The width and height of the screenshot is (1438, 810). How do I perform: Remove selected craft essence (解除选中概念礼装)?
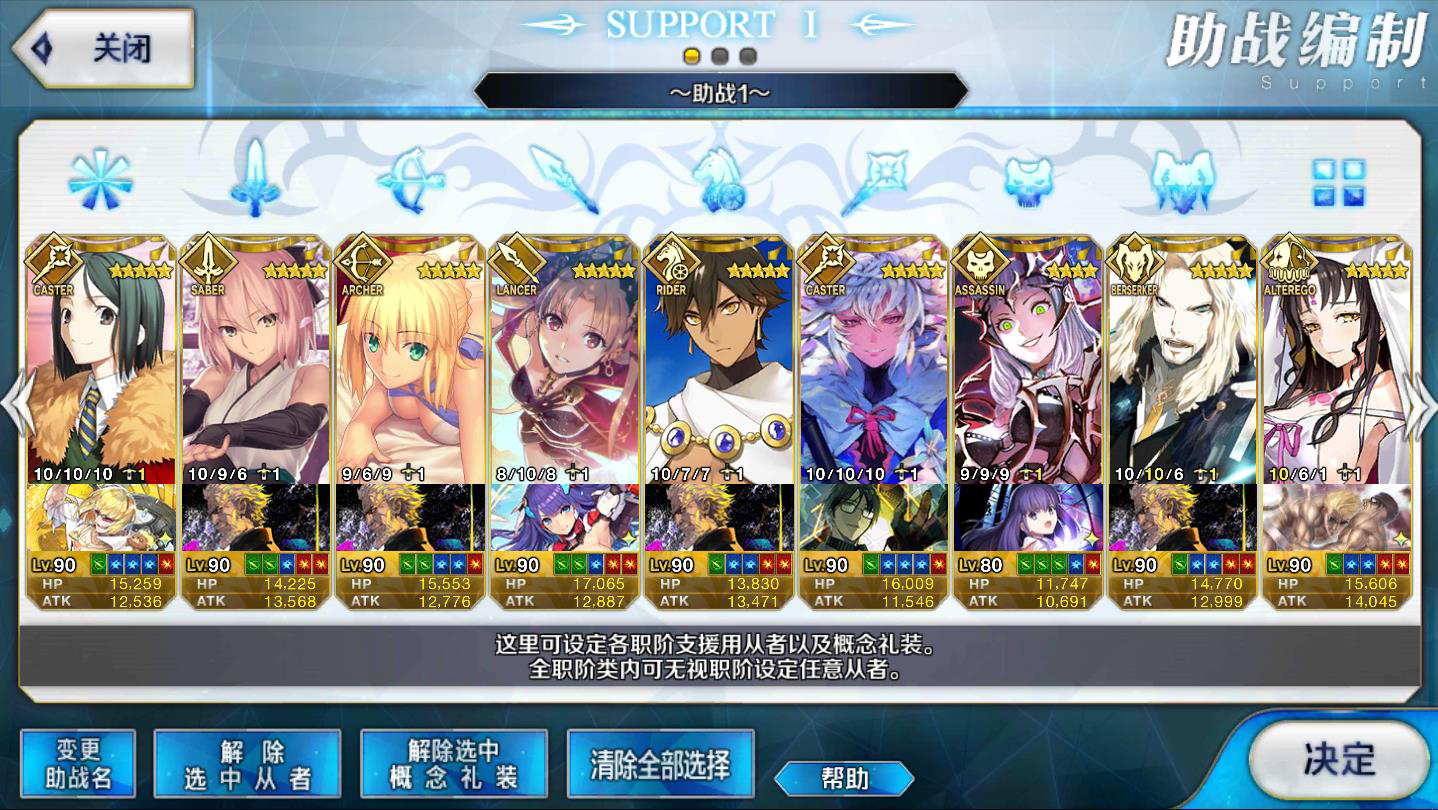[x=453, y=764]
